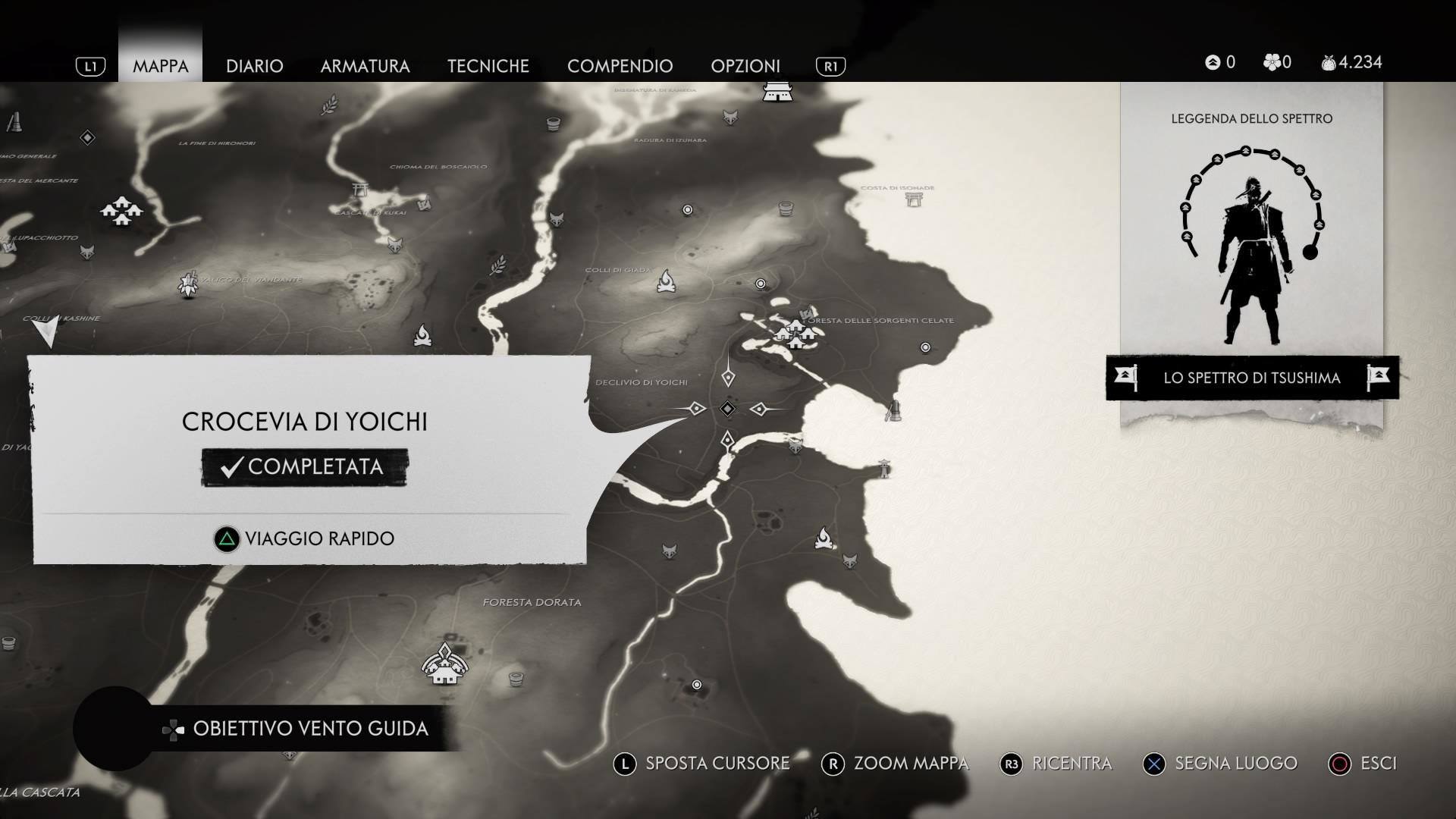
Task: Select the settlement marker below Foresta Dorata label
Action: 444,664
